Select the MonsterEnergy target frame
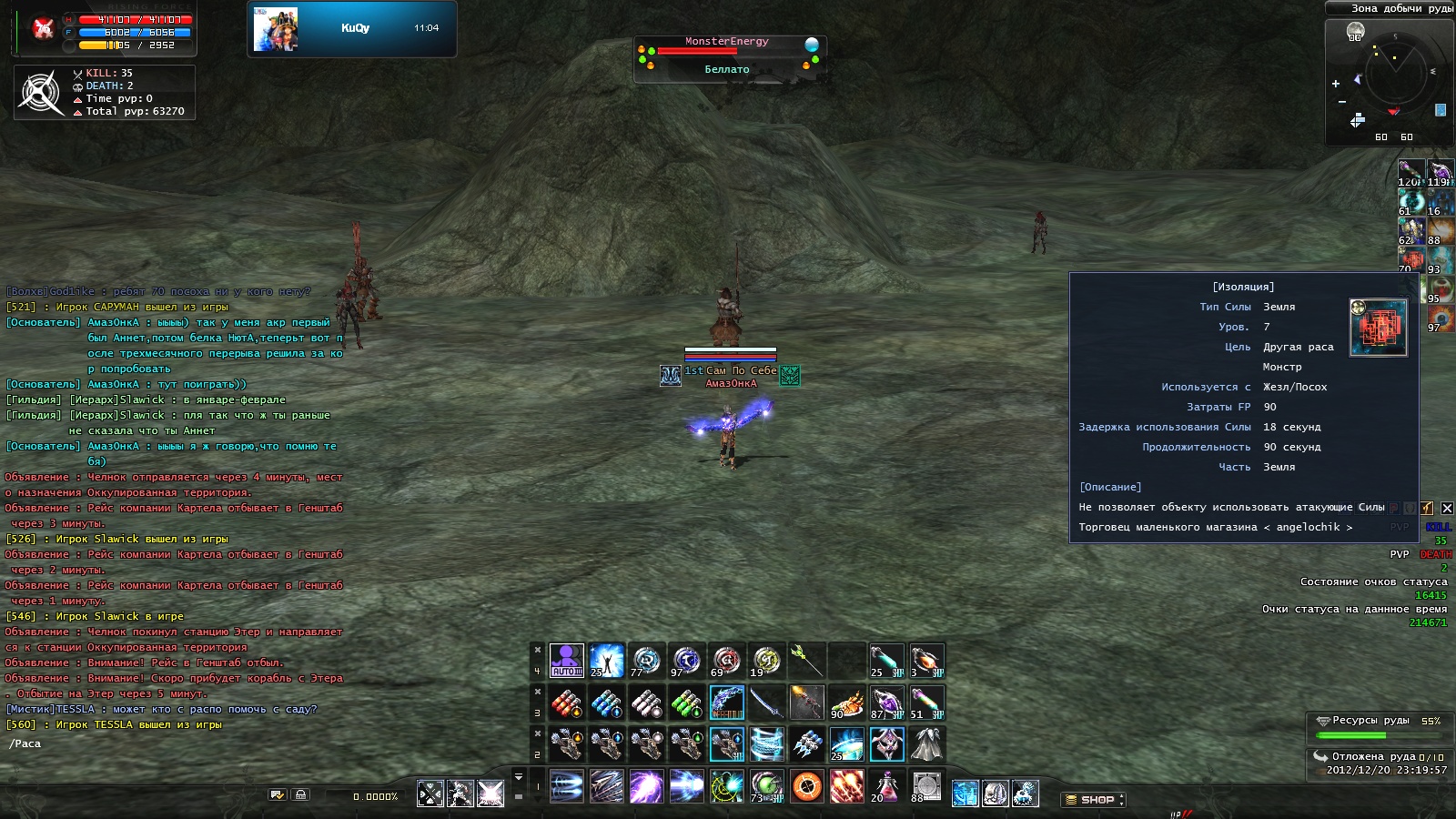The height and width of the screenshot is (819, 1456). pyautogui.click(x=728, y=56)
